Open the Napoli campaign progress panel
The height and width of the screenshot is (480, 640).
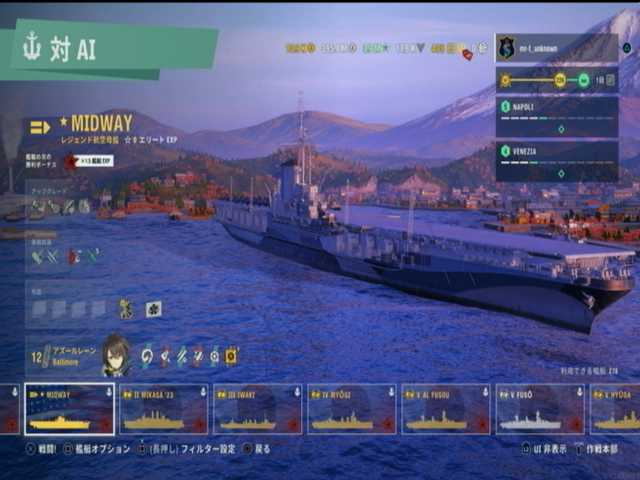point(556,116)
